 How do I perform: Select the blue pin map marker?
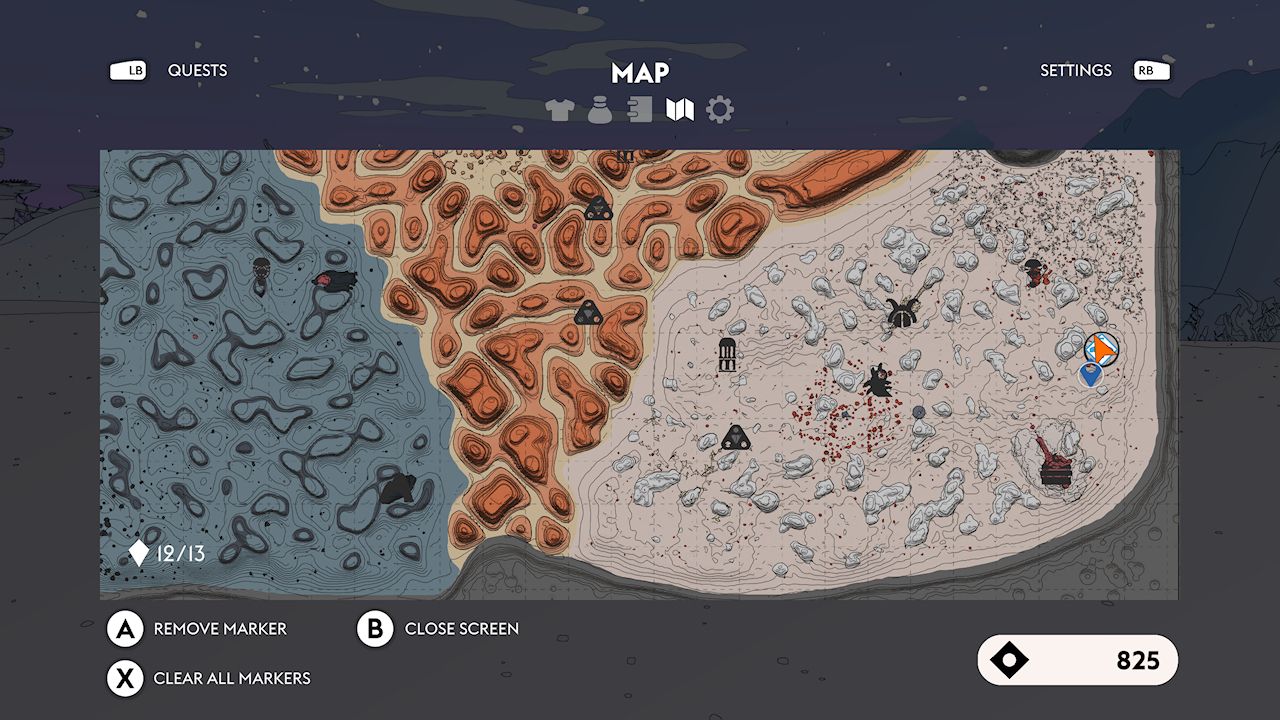[1090, 375]
